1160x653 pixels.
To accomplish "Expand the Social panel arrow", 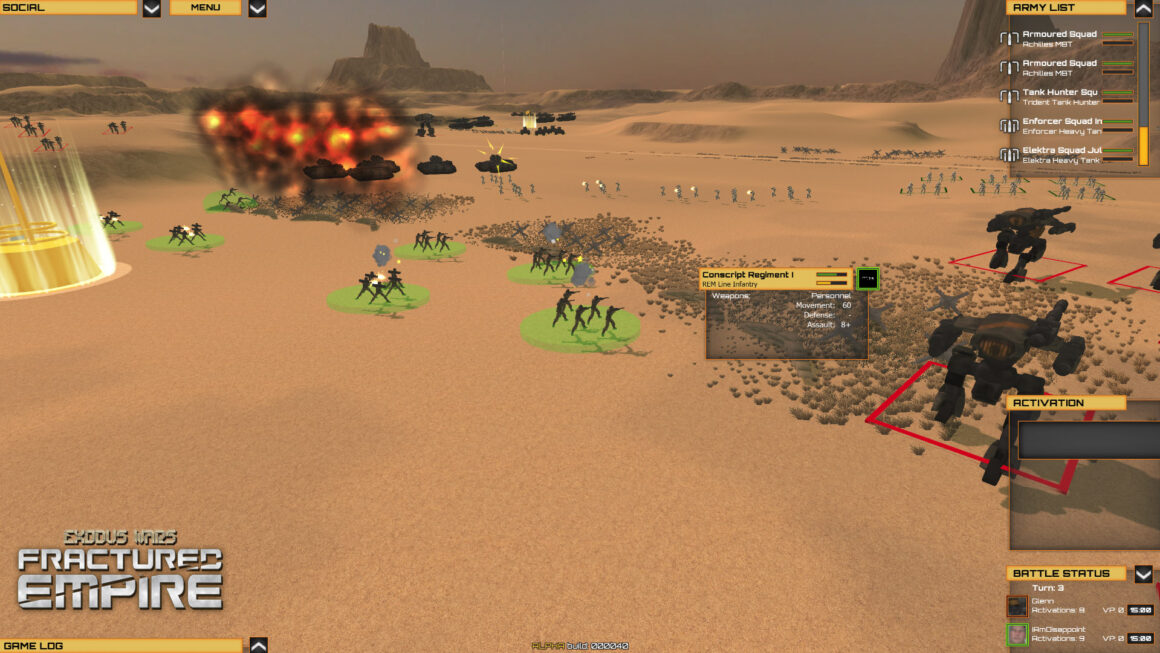I will coord(151,8).
